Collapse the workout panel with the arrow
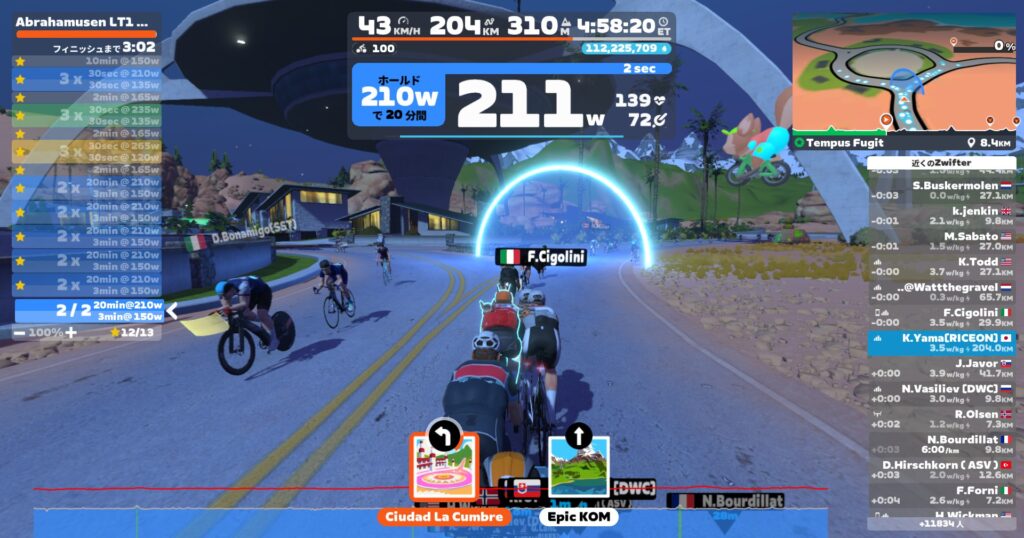Screen dimensions: 1024x538 (172, 310)
